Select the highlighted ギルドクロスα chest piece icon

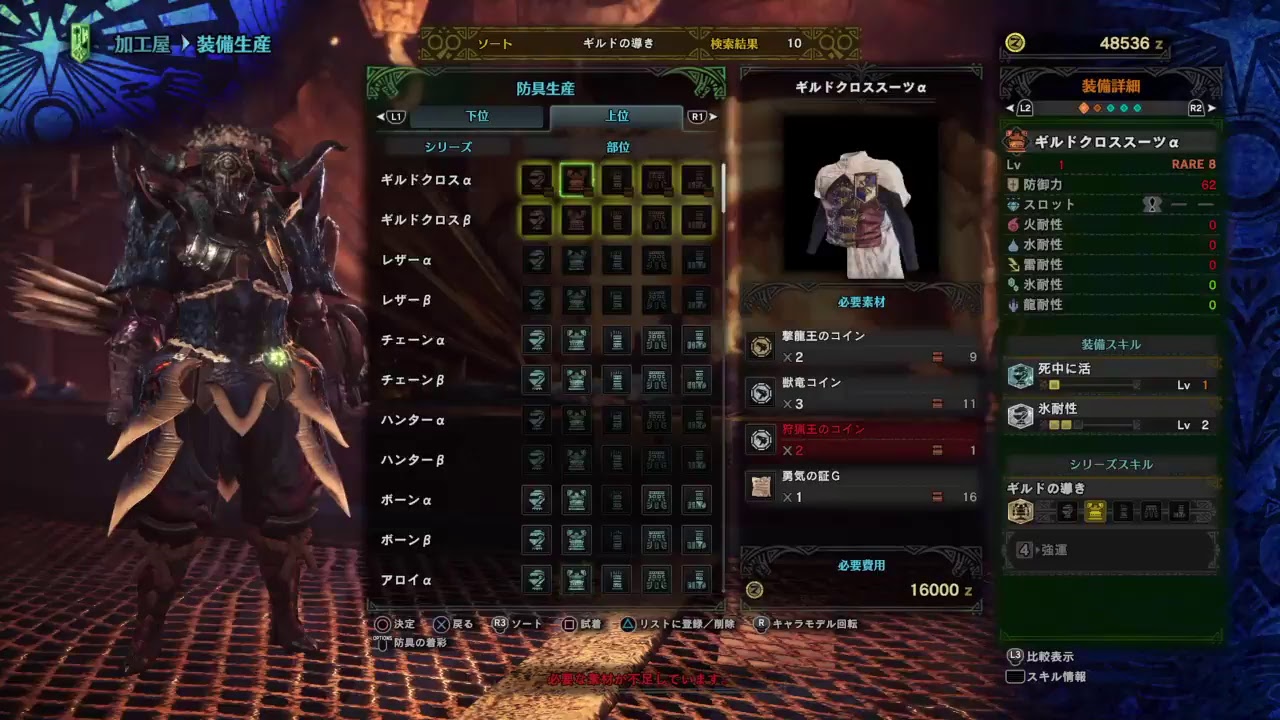(576, 180)
